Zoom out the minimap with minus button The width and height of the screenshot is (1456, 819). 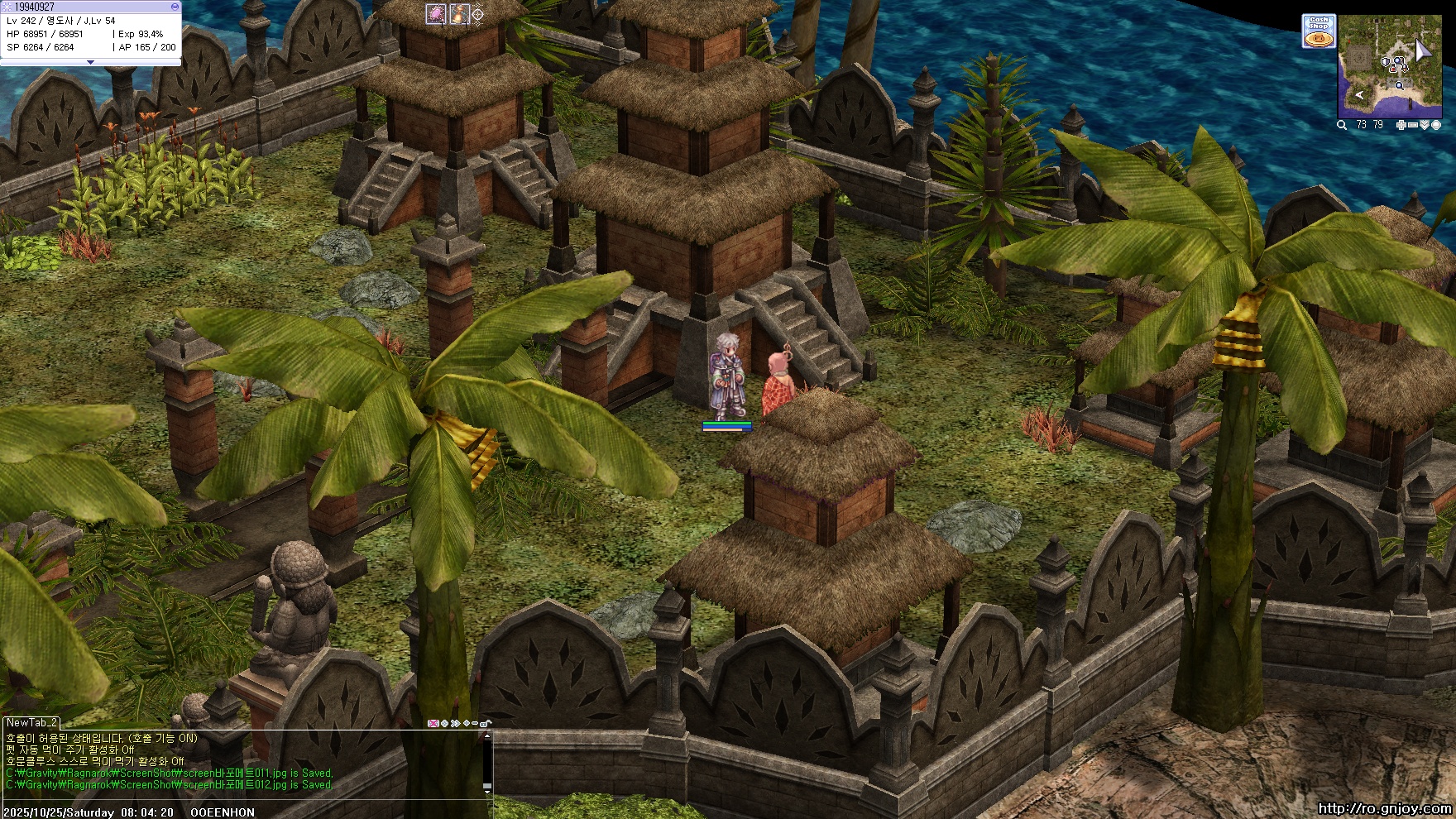pyautogui.click(x=1412, y=125)
